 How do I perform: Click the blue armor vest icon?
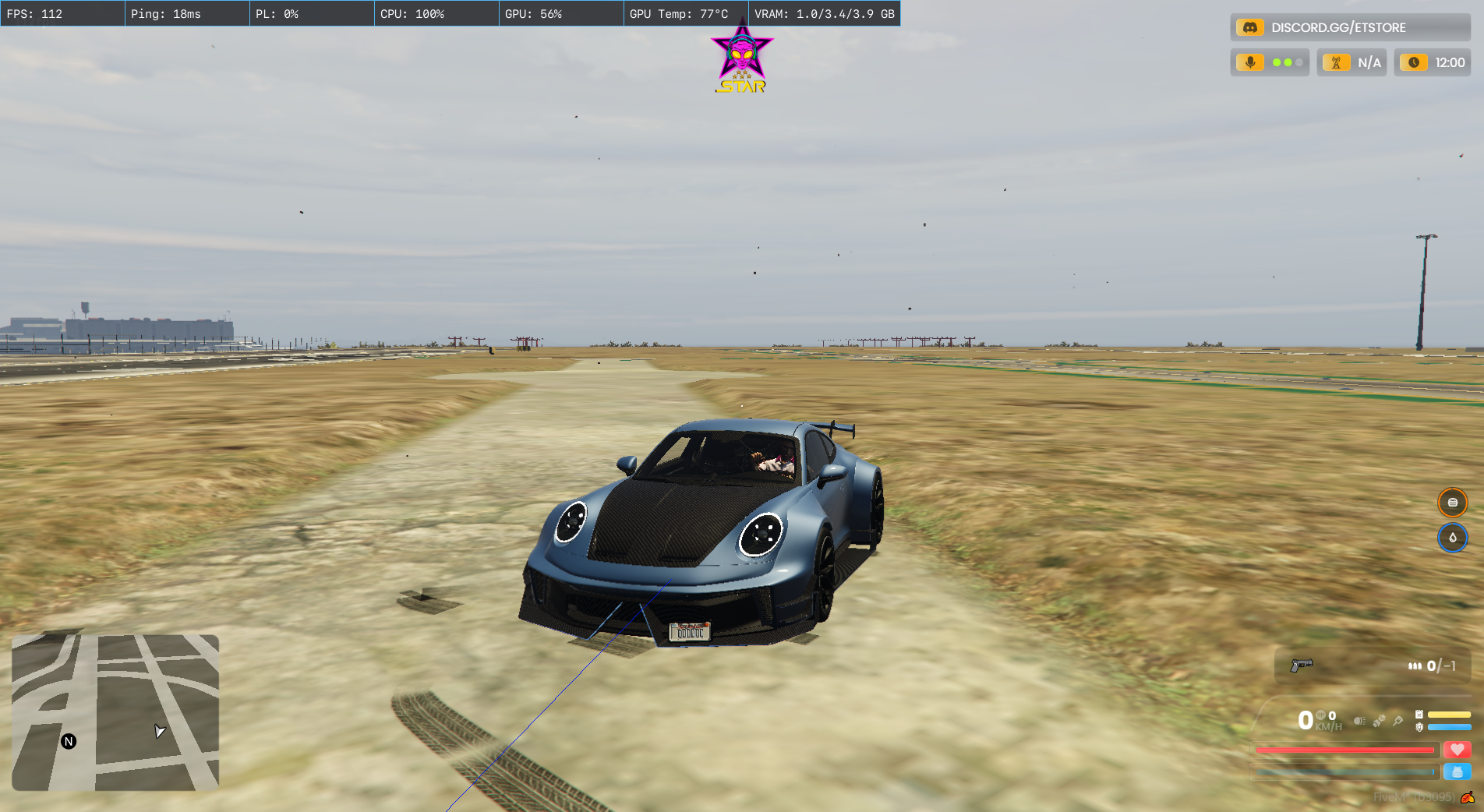(x=1456, y=771)
